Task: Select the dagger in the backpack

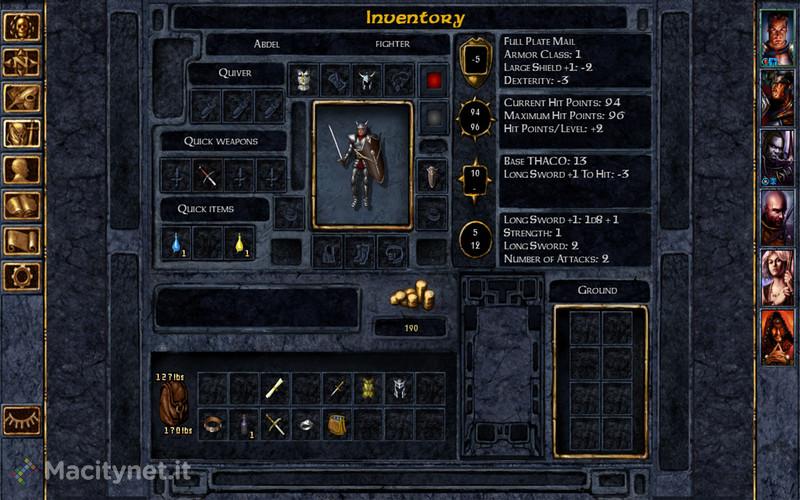Action: (339, 388)
